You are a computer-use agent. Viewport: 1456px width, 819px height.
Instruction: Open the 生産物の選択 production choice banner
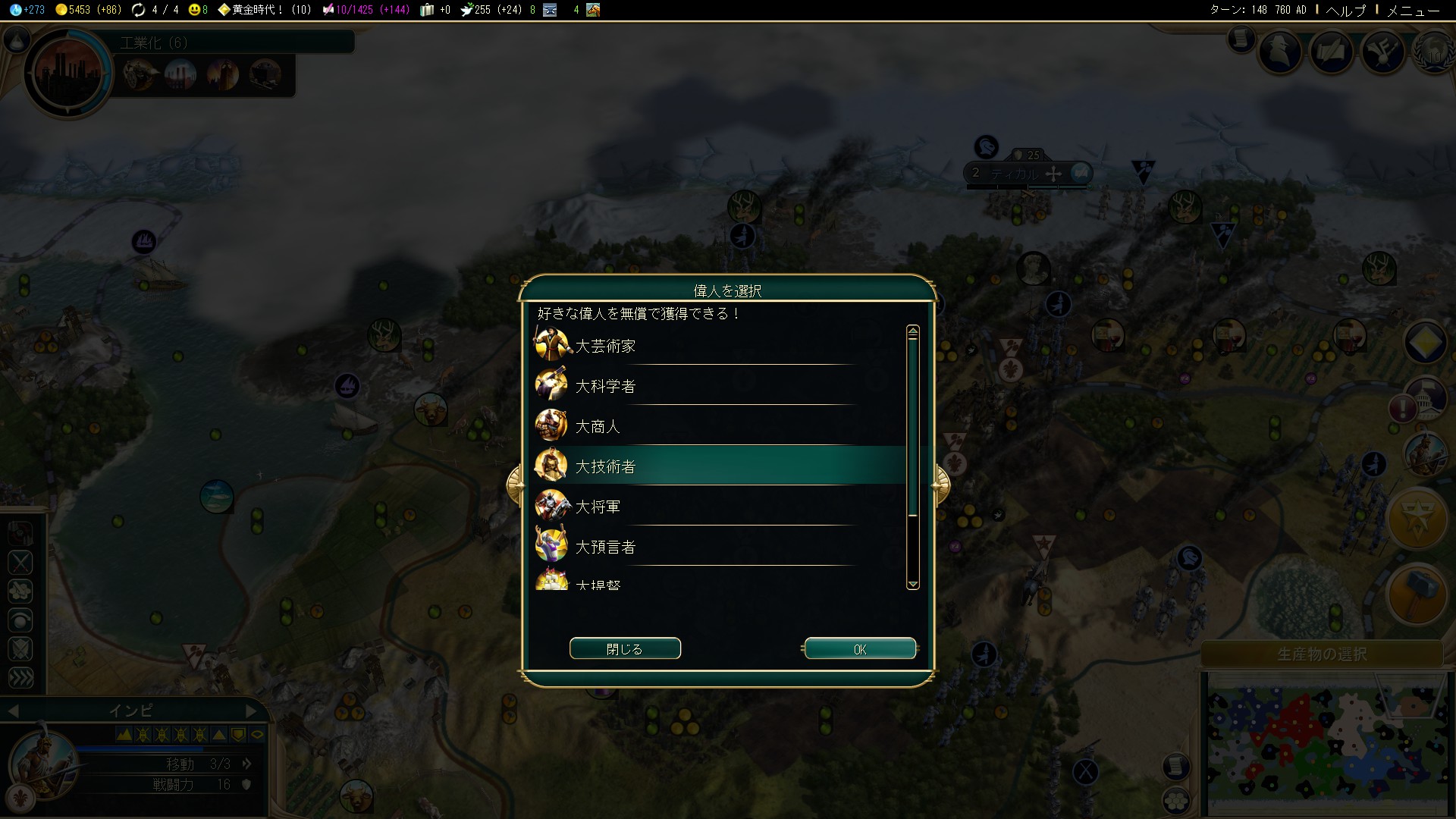[1322, 654]
